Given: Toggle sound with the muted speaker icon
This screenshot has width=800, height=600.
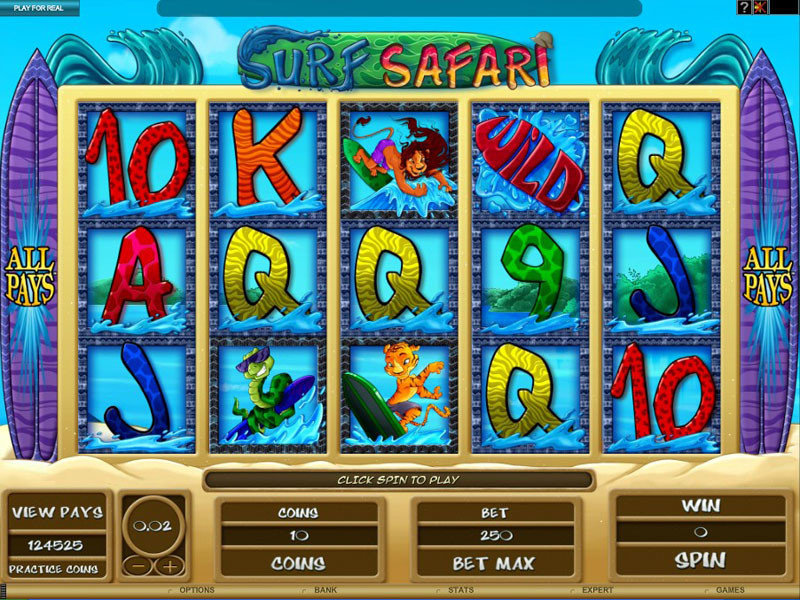Looking at the screenshot, I should pos(760,7).
